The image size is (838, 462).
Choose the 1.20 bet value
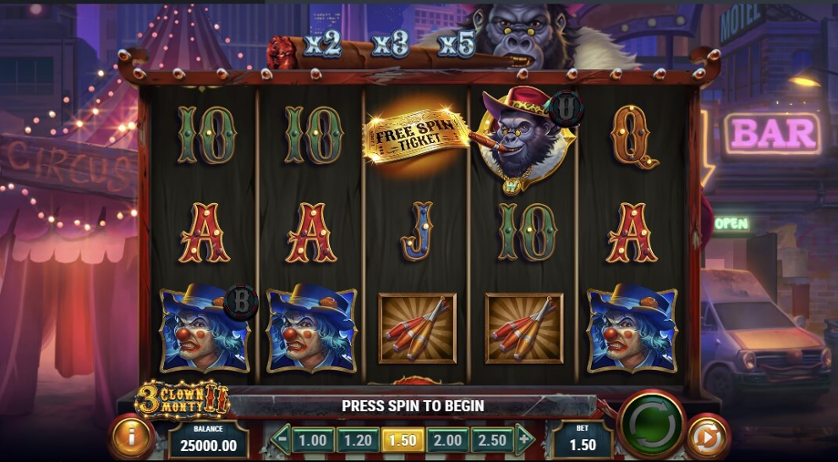click(356, 439)
